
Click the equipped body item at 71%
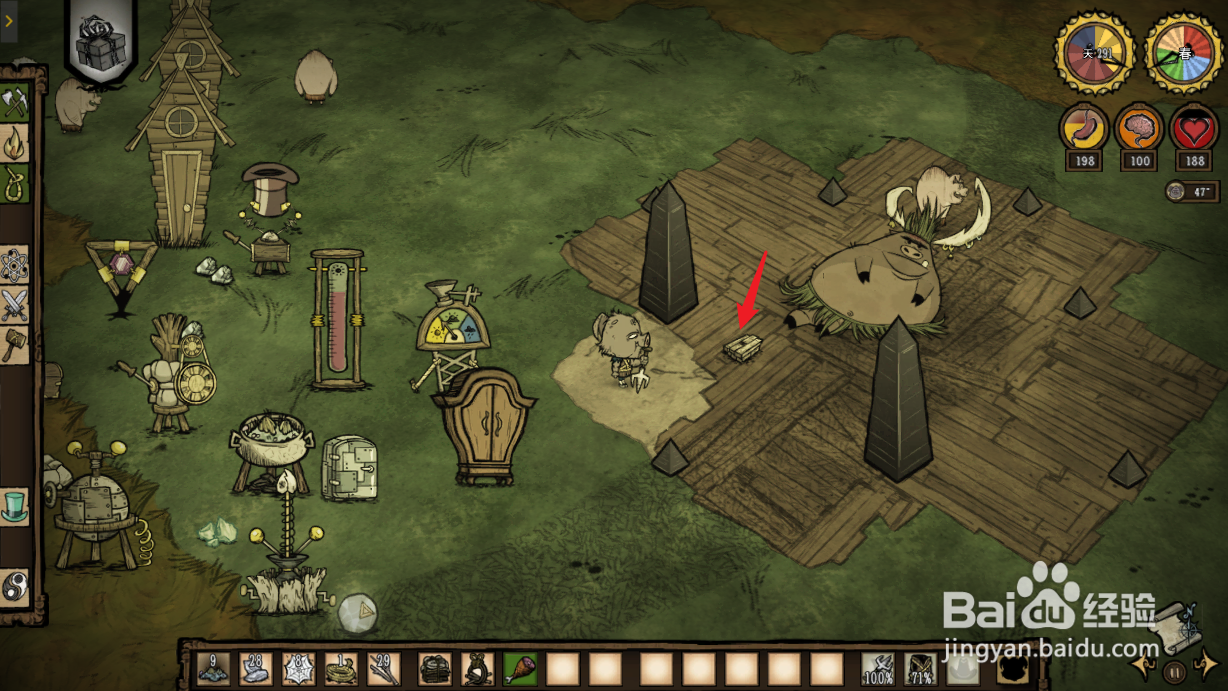(x=920, y=668)
